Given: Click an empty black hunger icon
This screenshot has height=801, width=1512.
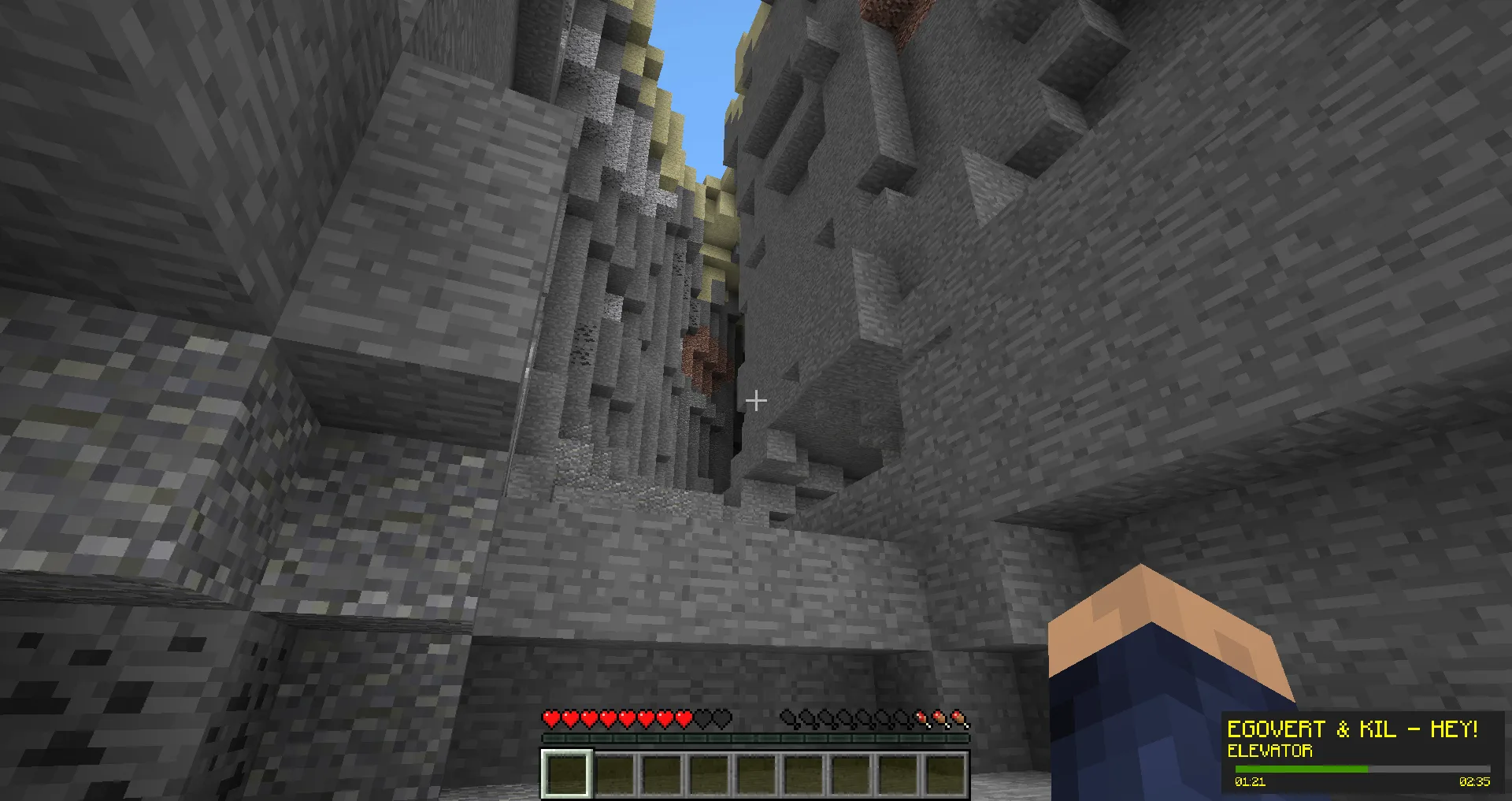Looking at the screenshot, I should point(787,718).
